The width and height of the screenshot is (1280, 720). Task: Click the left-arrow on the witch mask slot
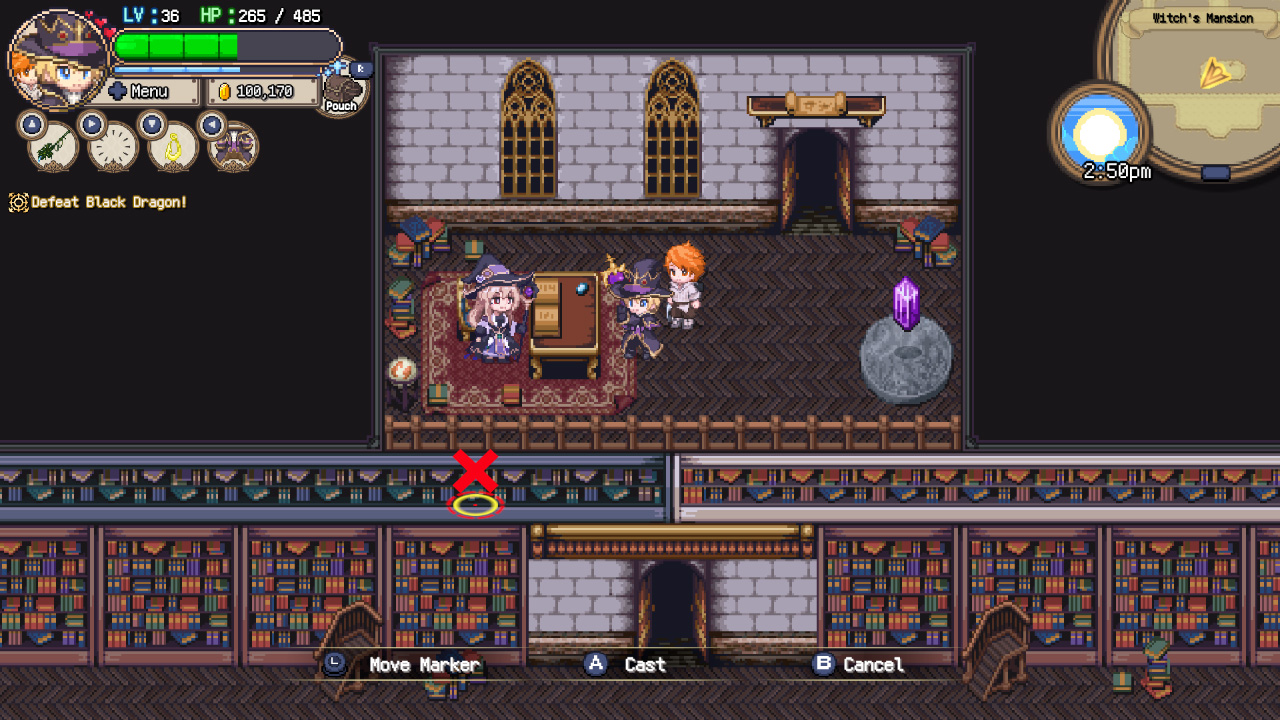pyautogui.click(x=213, y=124)
